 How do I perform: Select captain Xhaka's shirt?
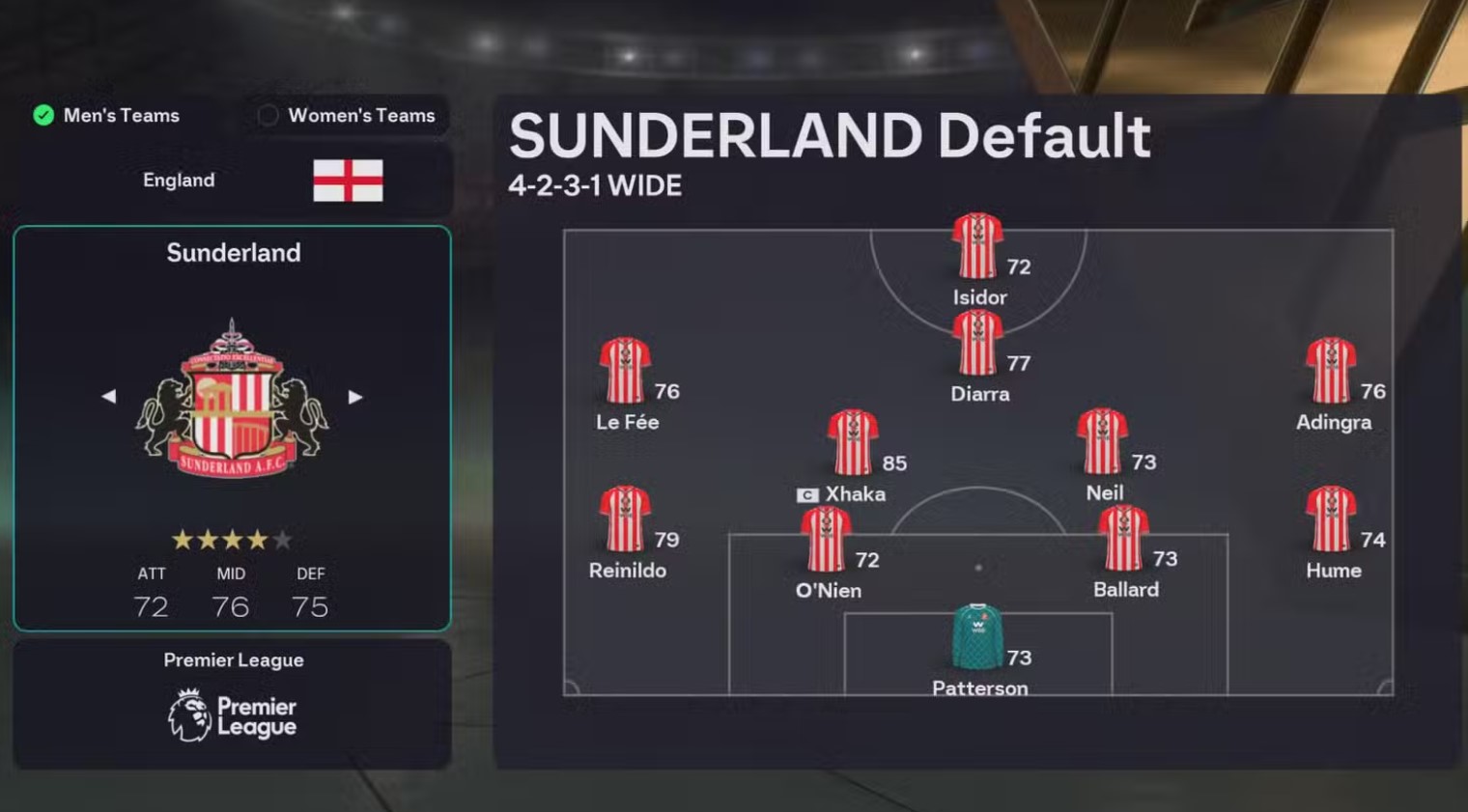[852, 443]
